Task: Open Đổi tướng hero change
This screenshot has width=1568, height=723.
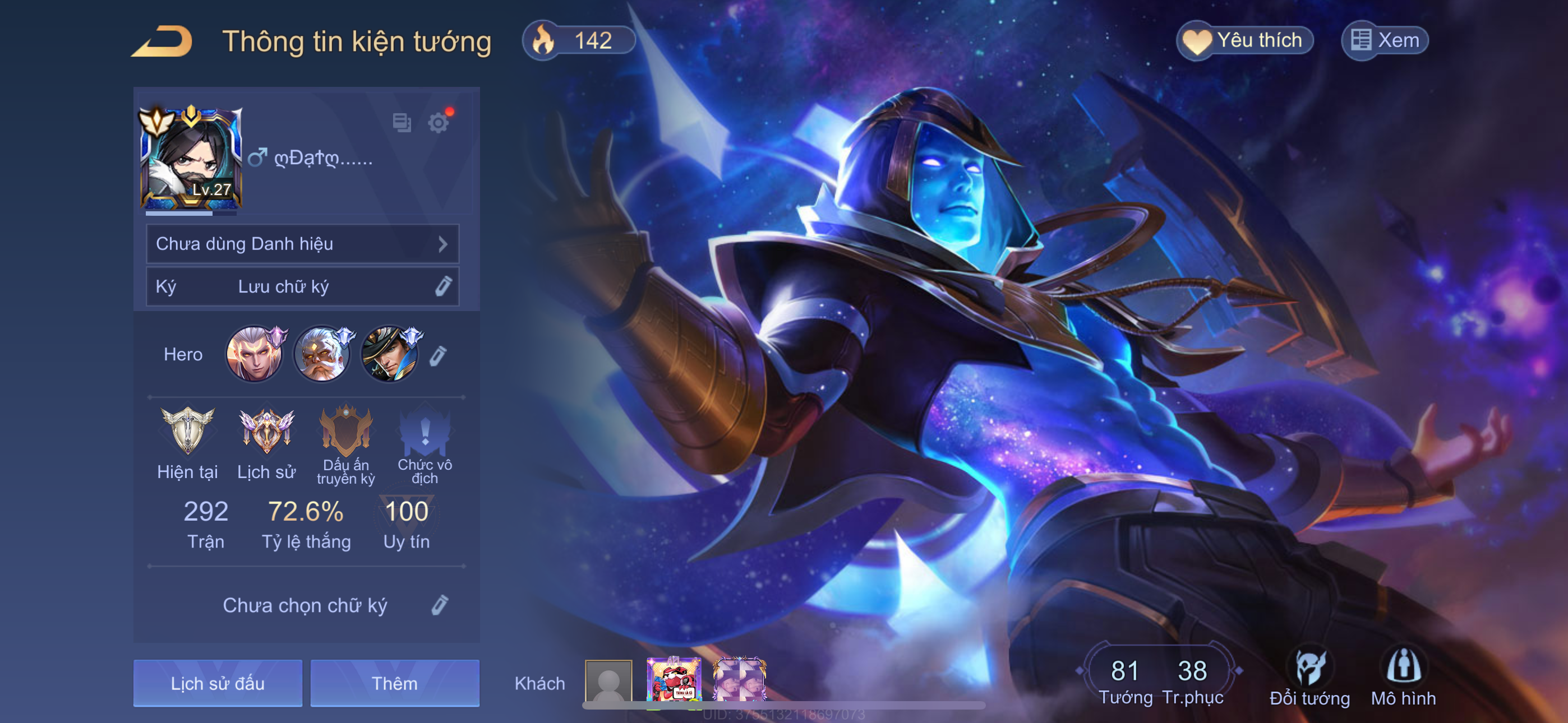Action: tap(1309, 676)
